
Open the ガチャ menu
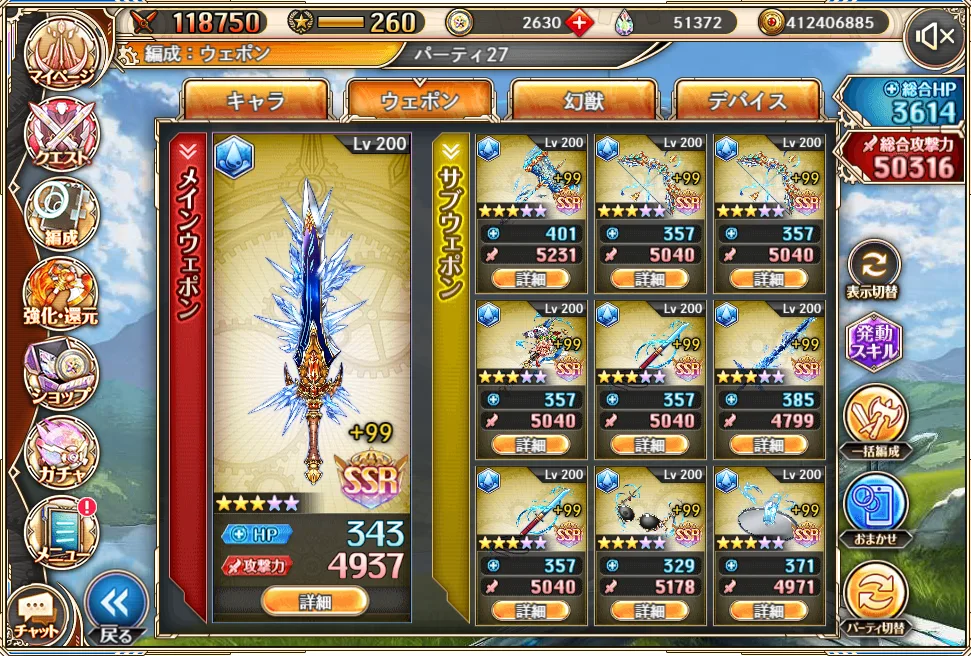62,451
